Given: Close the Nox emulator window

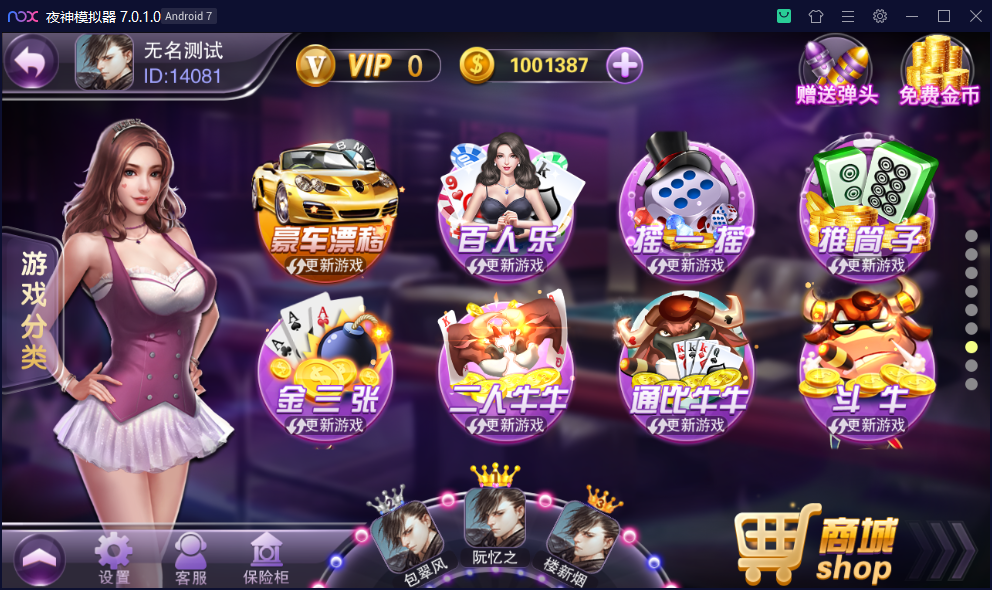Looking at the screenshot, I should [975, 16].
